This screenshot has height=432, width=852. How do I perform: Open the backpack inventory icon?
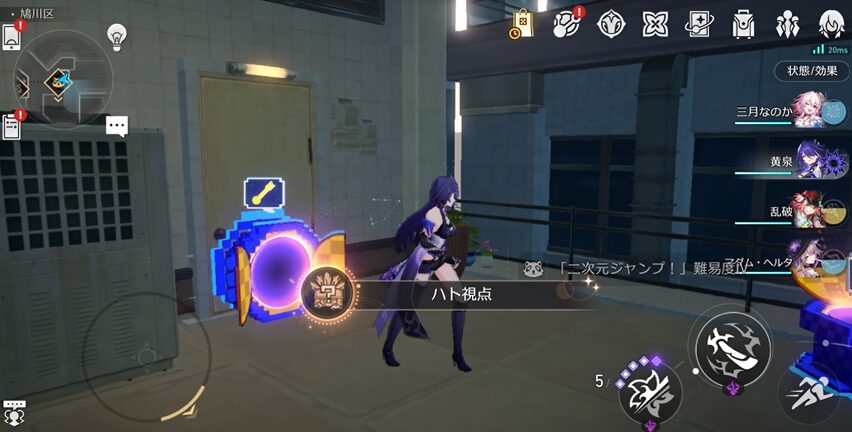tap(743, 24)
